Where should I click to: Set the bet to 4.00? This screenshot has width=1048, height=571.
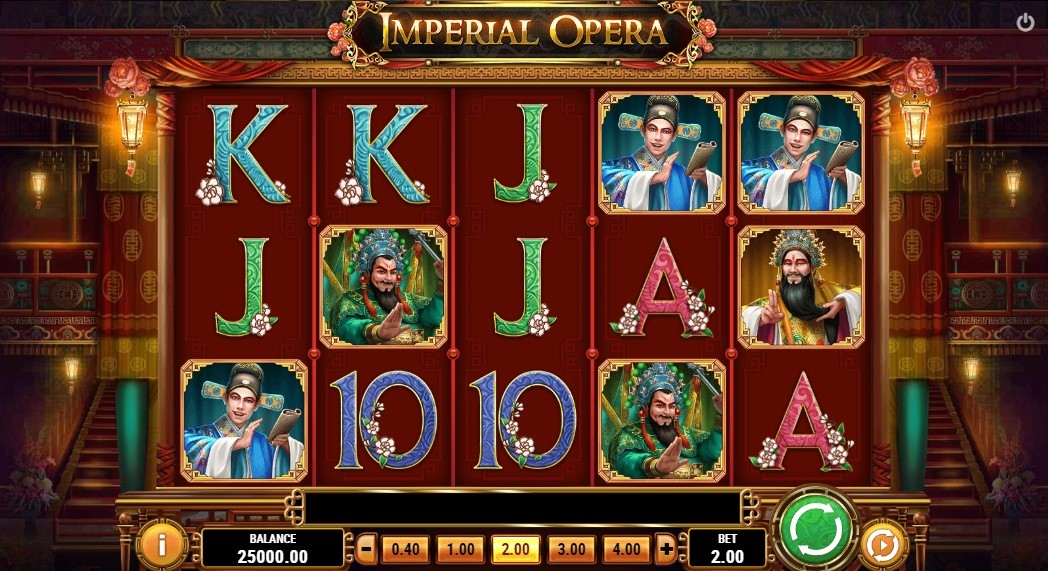626,548
